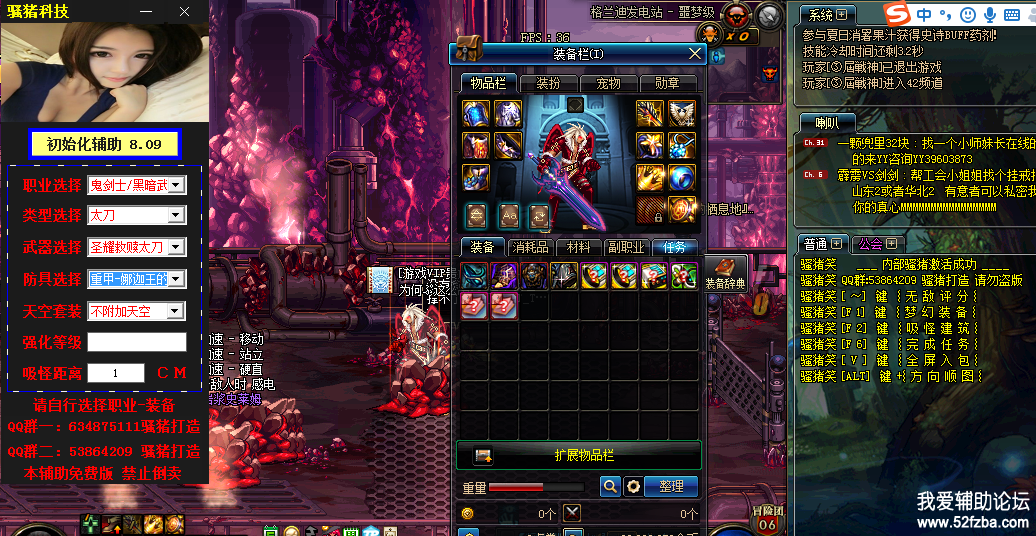The image size is (1036, 536).
Task: Close the 骚猪科技 helper window
Action: pyautogui.click(x=184, y=11)
